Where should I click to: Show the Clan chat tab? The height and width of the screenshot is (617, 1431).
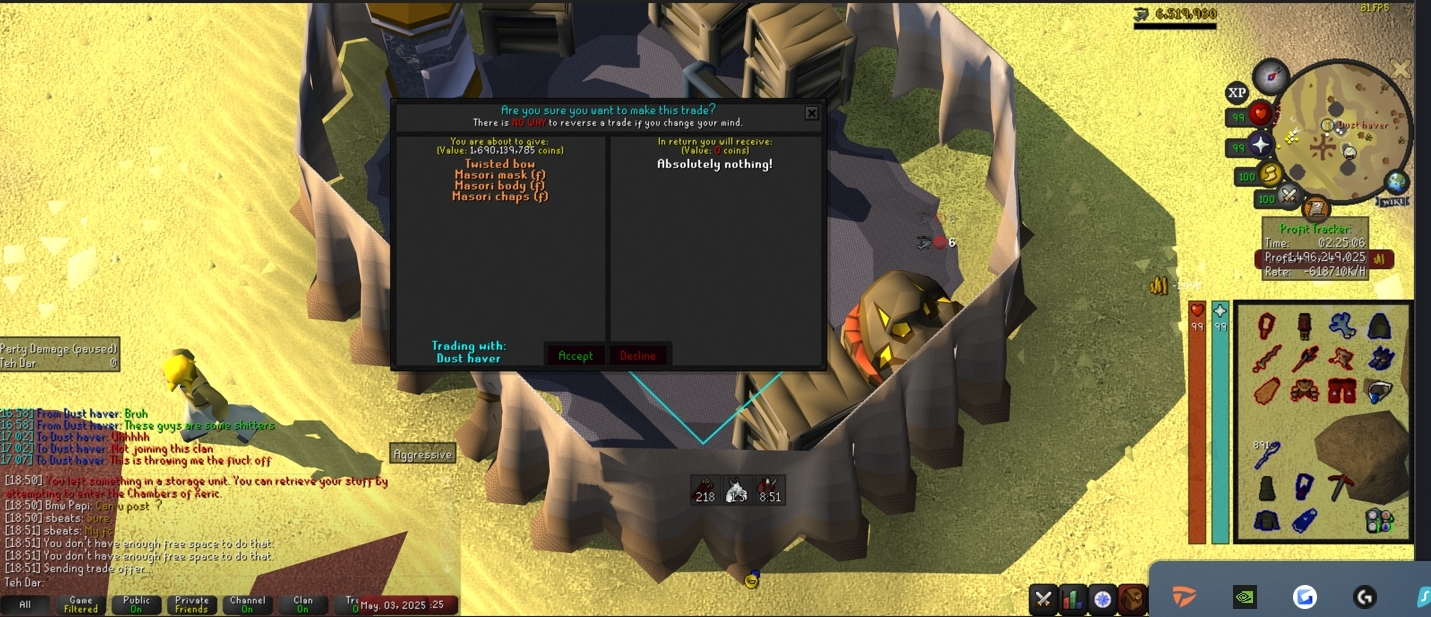[303, 605]
